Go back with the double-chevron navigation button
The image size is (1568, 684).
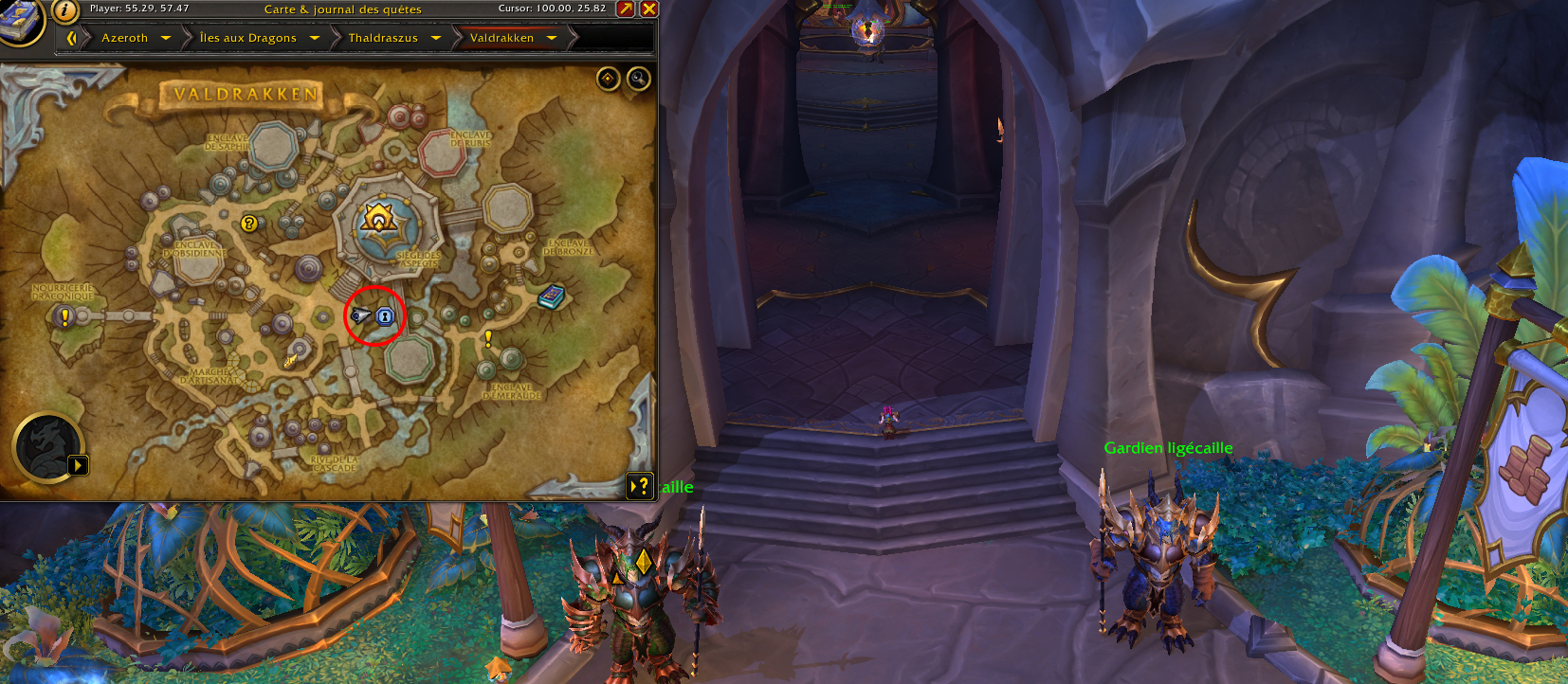[71, 38]
